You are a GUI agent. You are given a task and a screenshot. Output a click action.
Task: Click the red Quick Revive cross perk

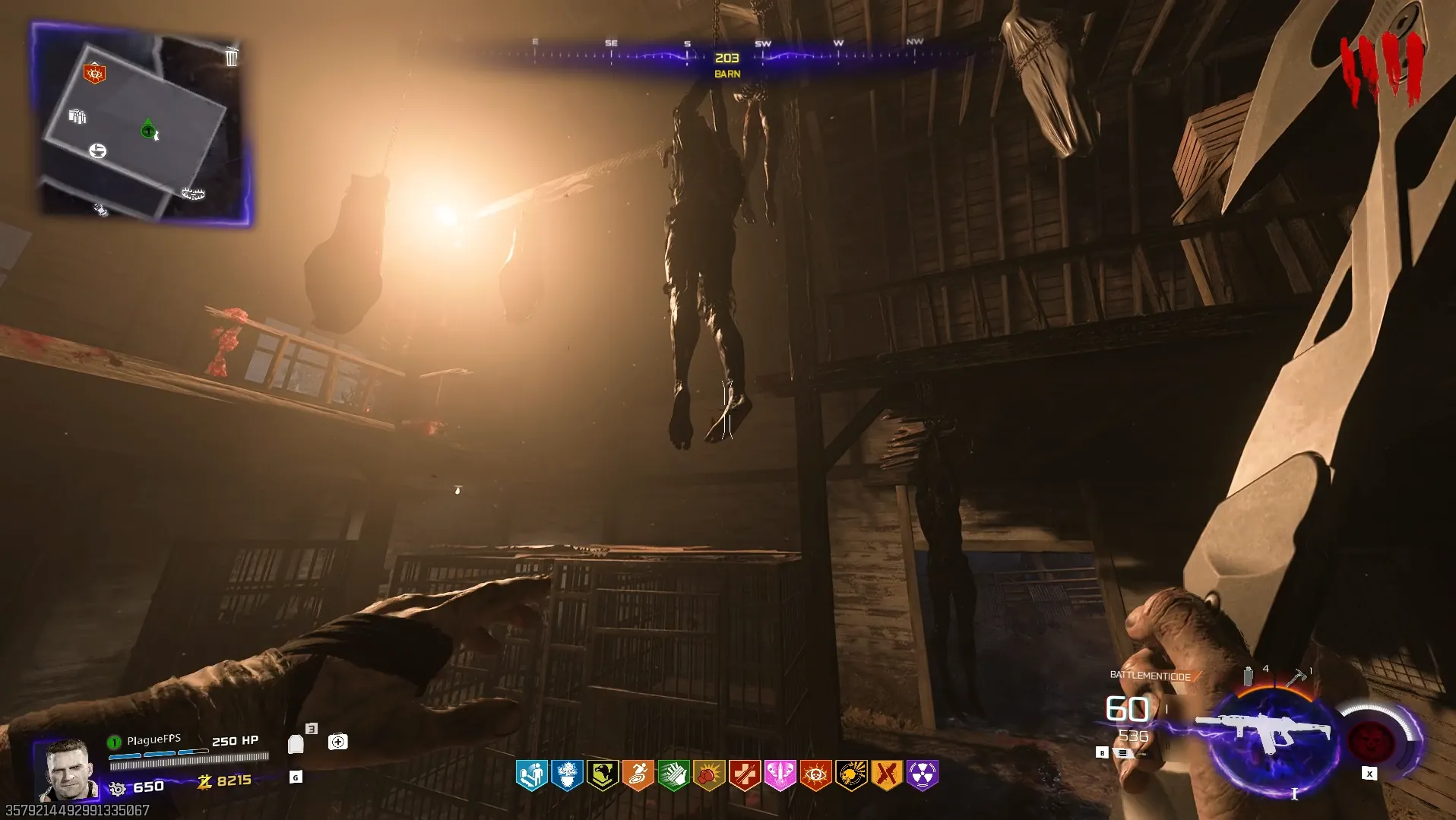745,775
